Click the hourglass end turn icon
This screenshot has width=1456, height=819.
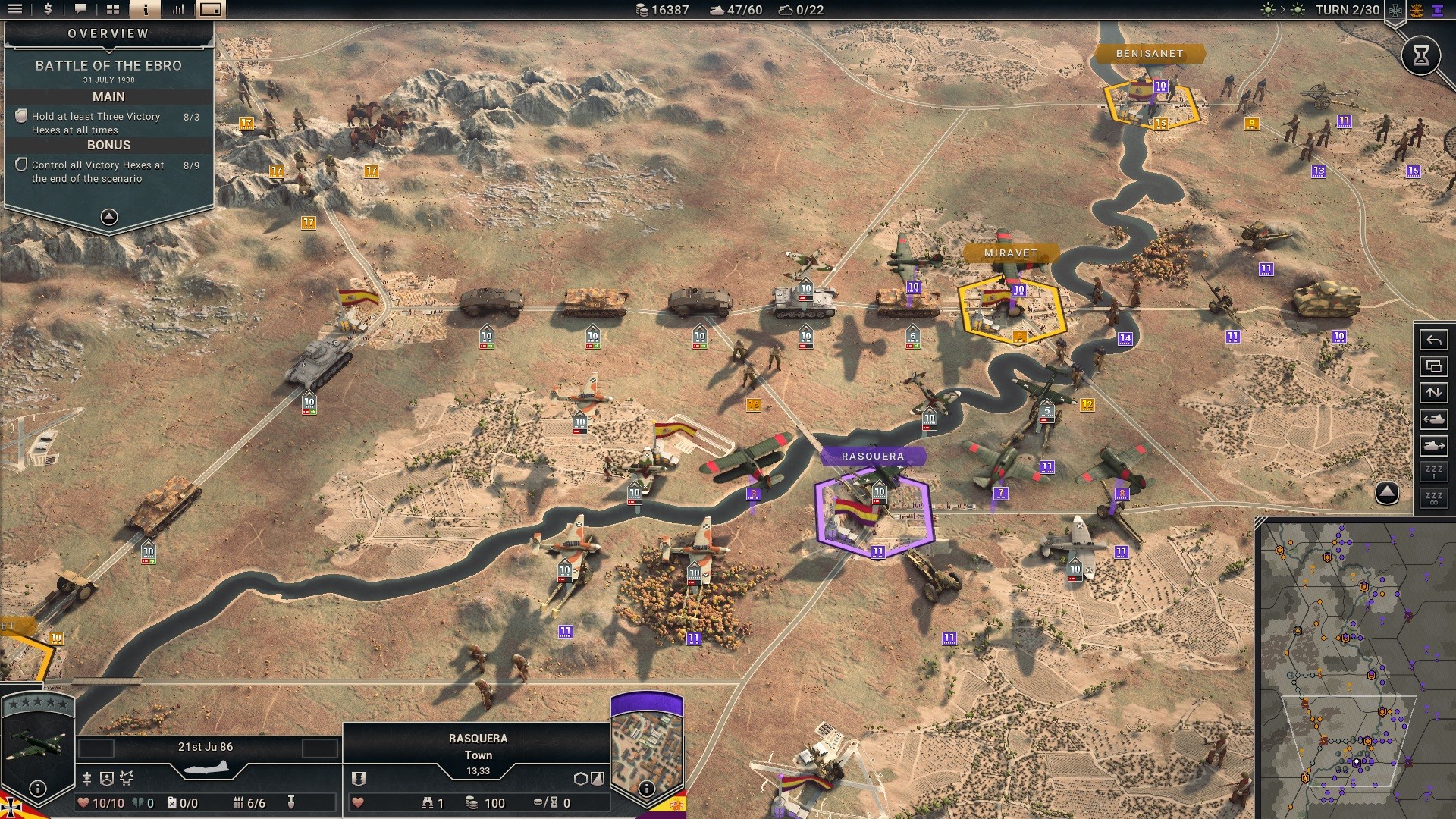tap(1422, 55)
